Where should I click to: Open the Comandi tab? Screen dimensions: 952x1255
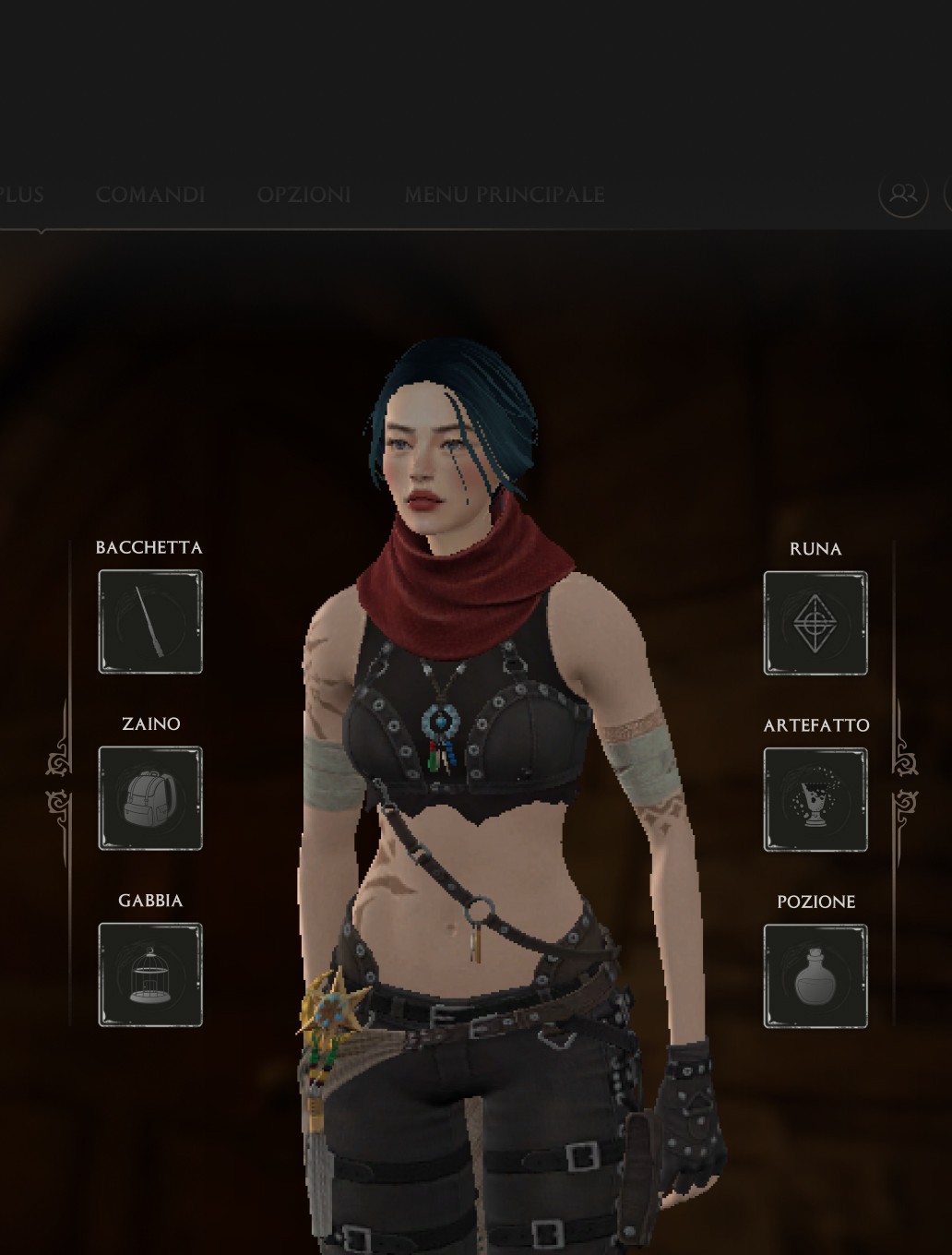150,195
